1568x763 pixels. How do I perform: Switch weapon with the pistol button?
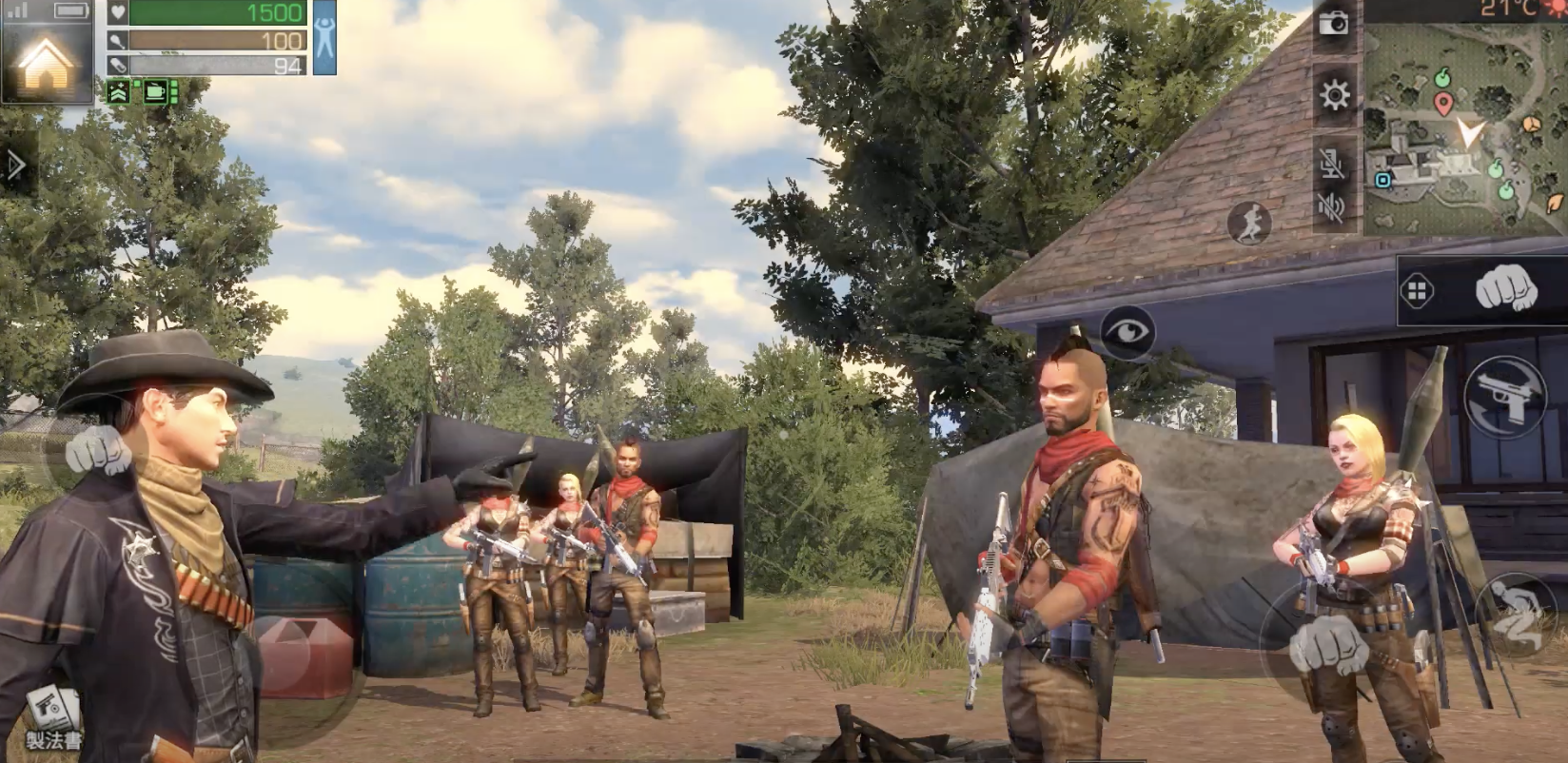pos(1505,397)
